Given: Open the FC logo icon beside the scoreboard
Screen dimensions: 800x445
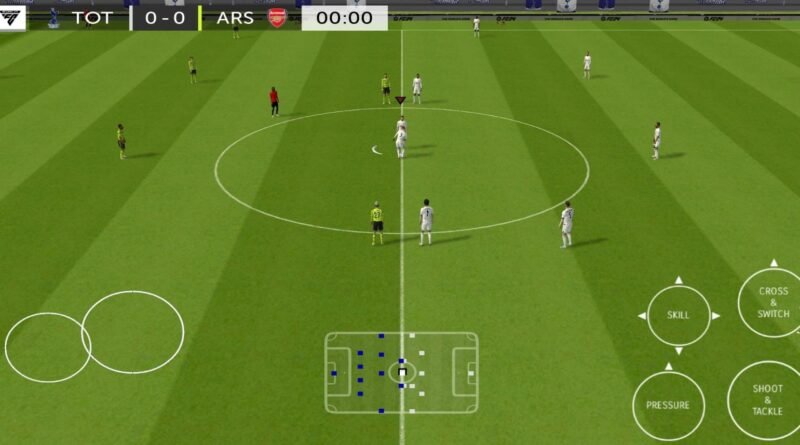Looking at the screenshot, I should point(13,18).
